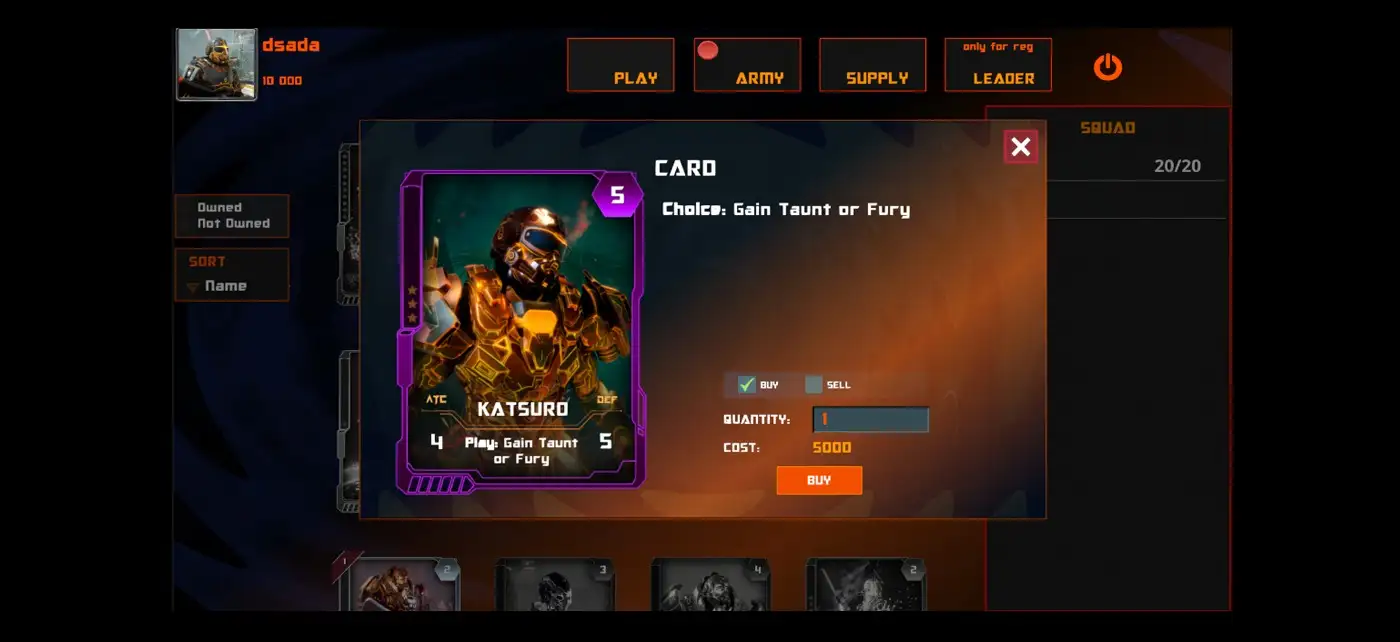This screenshot has width=1400, height=642.
Task: Open the PLAY menu
Action: click(x=620, y=65)
